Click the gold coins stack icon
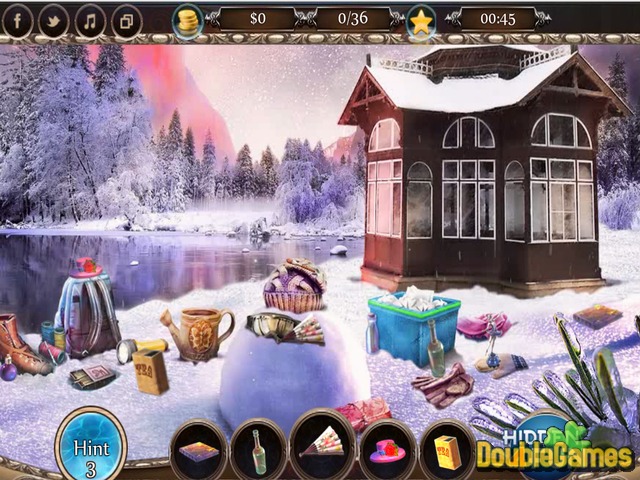The image size is (640, 480). pos(187,19)
